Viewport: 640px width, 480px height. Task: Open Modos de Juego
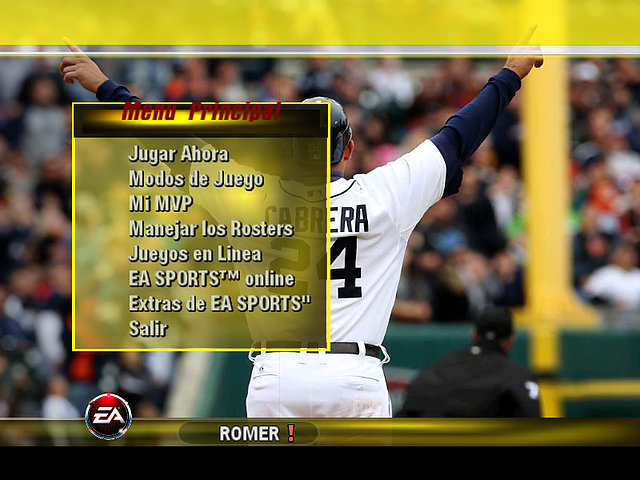click(196, 179)
